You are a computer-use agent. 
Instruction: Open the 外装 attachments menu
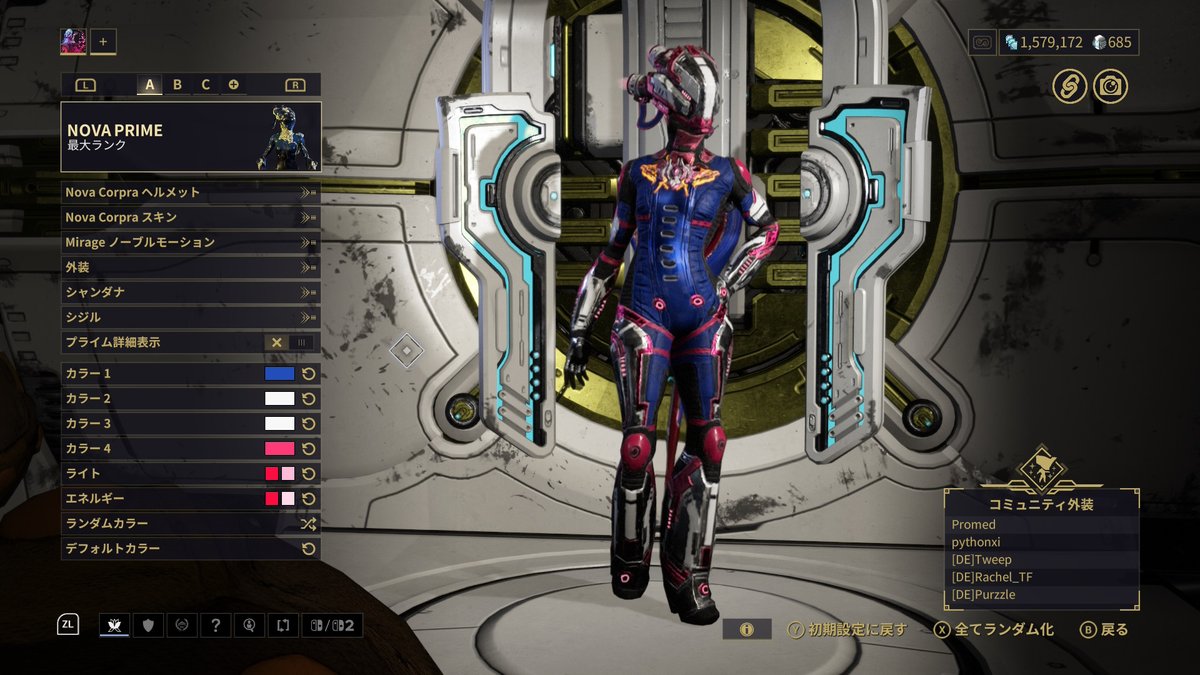click(190, 267)
